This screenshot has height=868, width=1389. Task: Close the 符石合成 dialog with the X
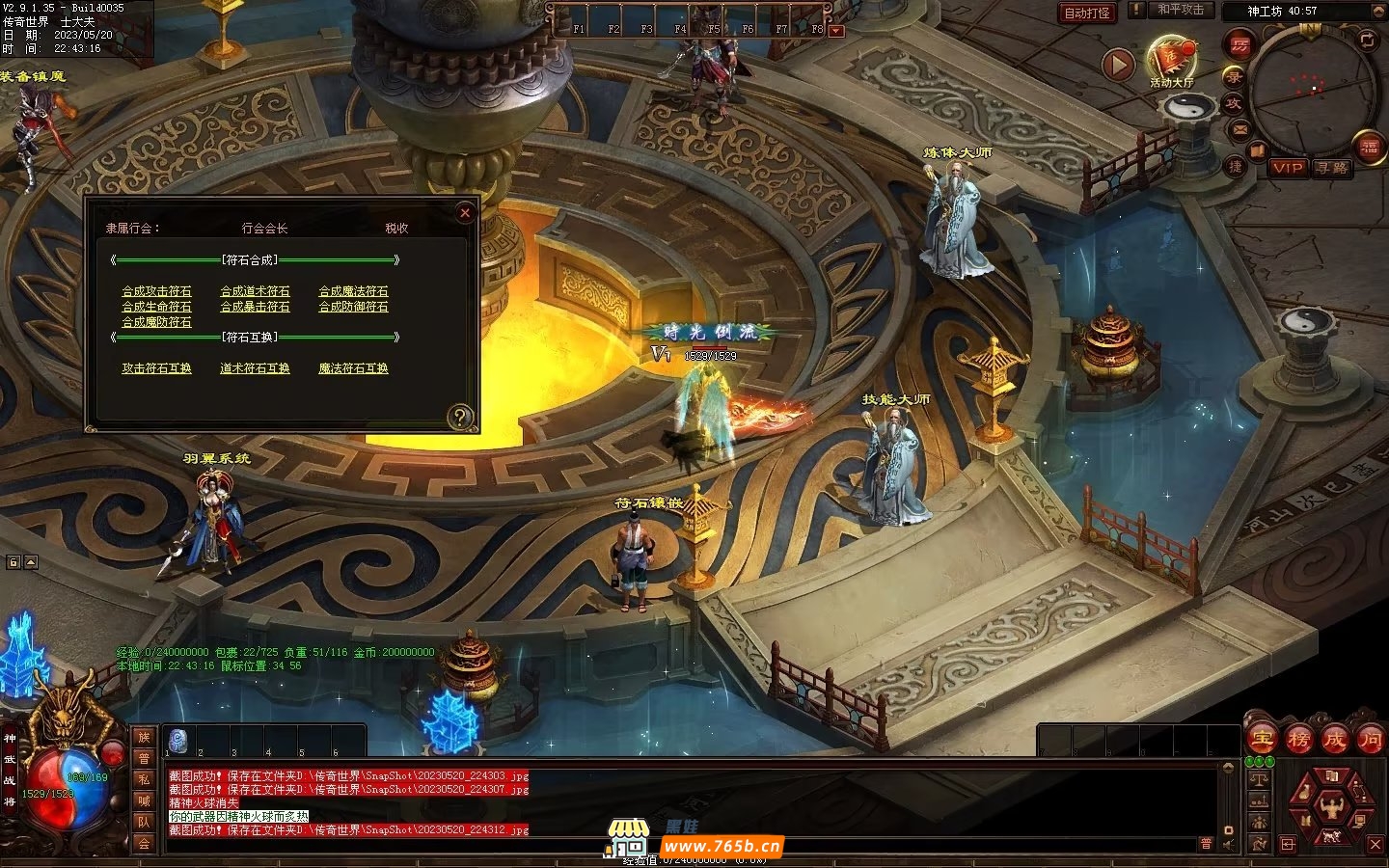pyautogui.click(x=465, y=212)
